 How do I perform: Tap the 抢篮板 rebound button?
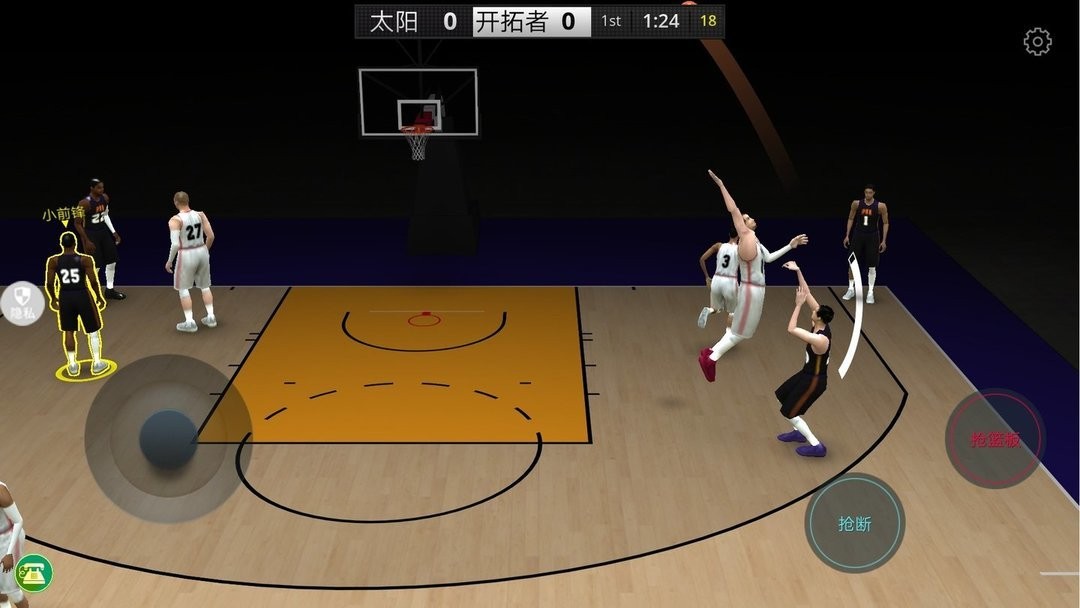click(x=995, y=439)
